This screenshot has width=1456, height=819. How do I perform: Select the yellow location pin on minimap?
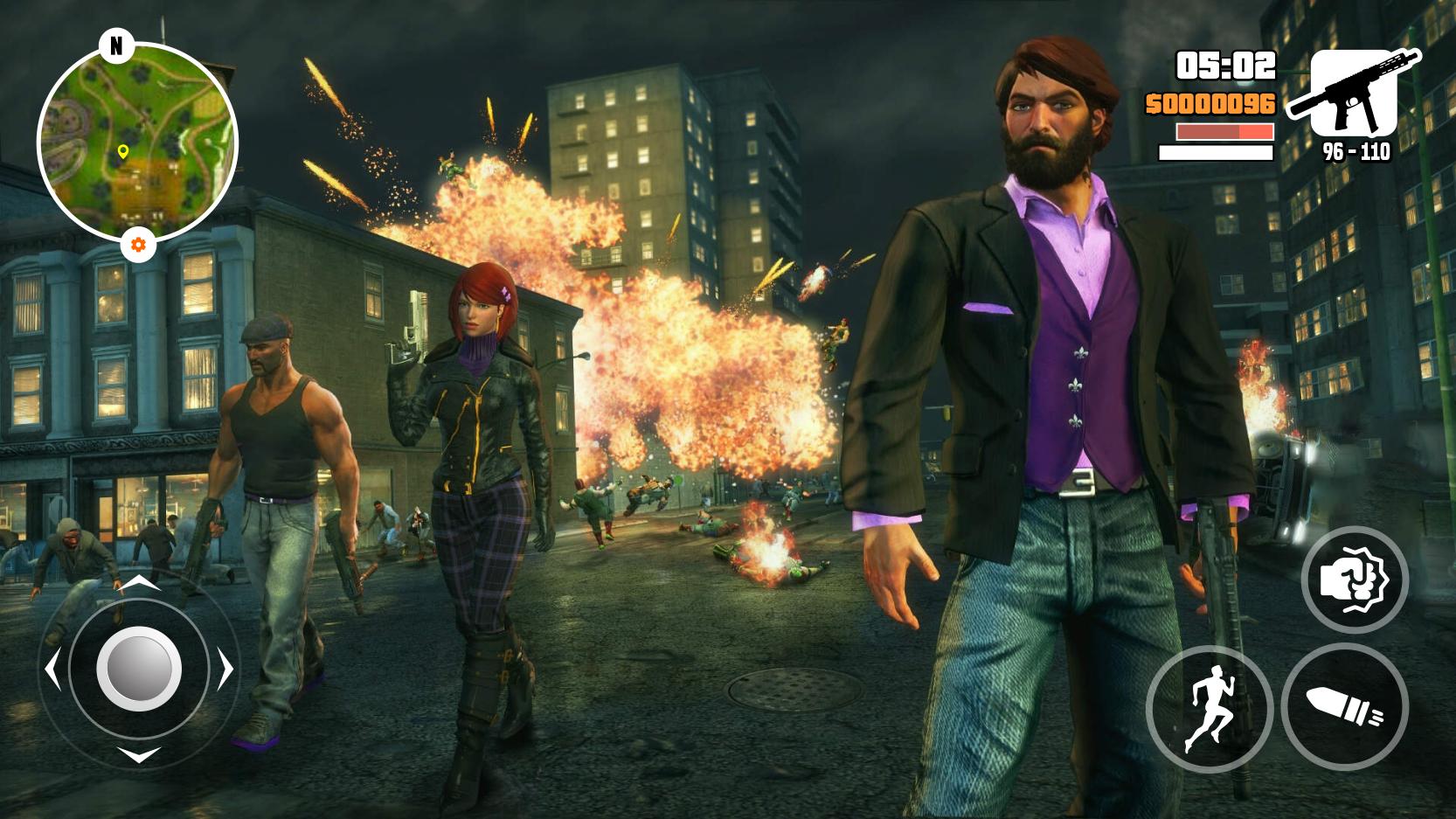click(122, 153)
